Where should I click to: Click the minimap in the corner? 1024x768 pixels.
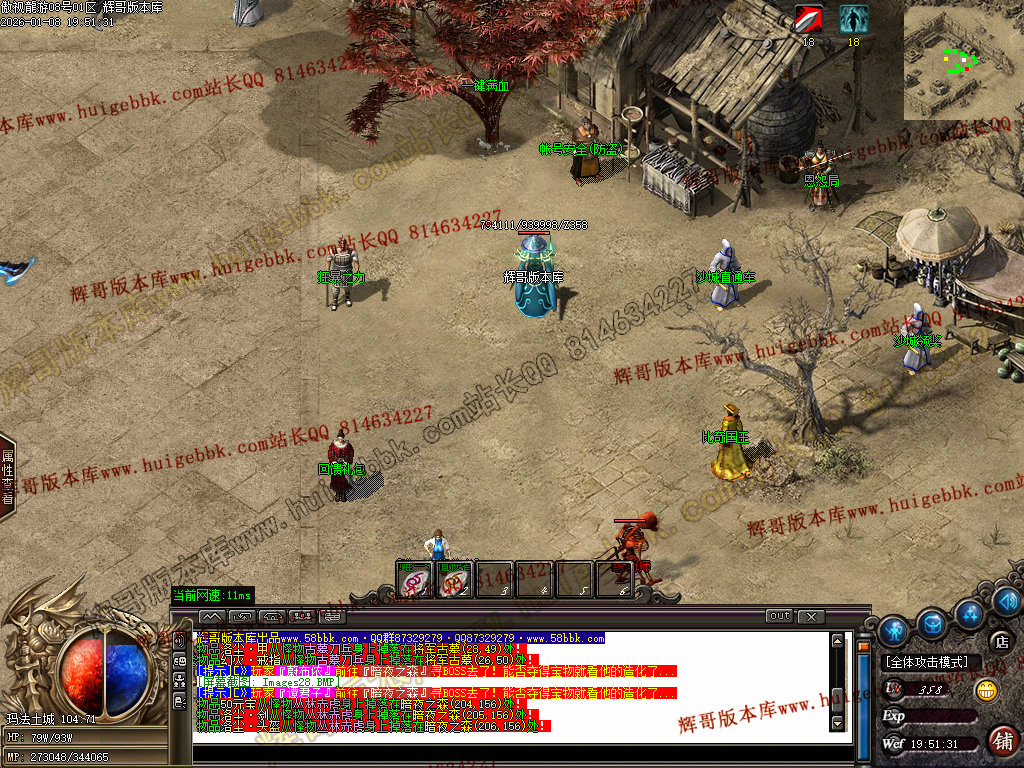(962, 60)
